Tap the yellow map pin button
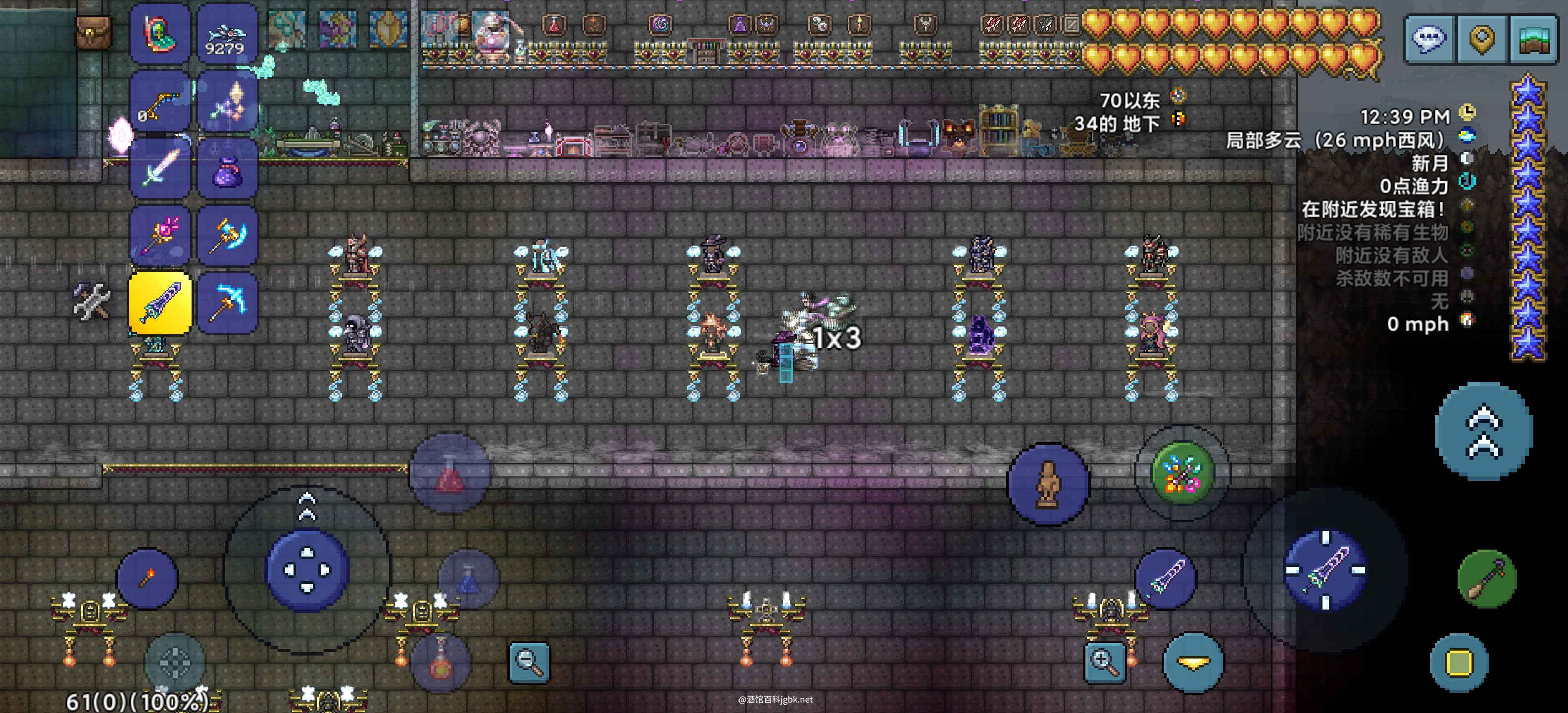 1481,38
